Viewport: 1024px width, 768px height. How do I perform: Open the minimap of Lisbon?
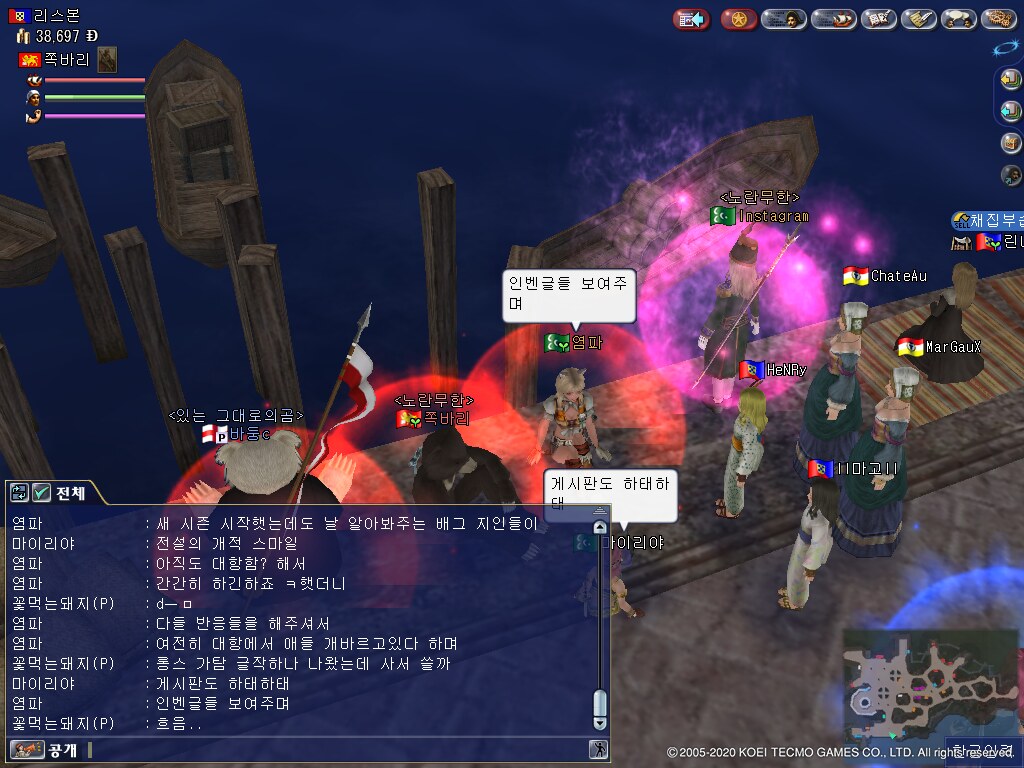click(x=925, y=684)
